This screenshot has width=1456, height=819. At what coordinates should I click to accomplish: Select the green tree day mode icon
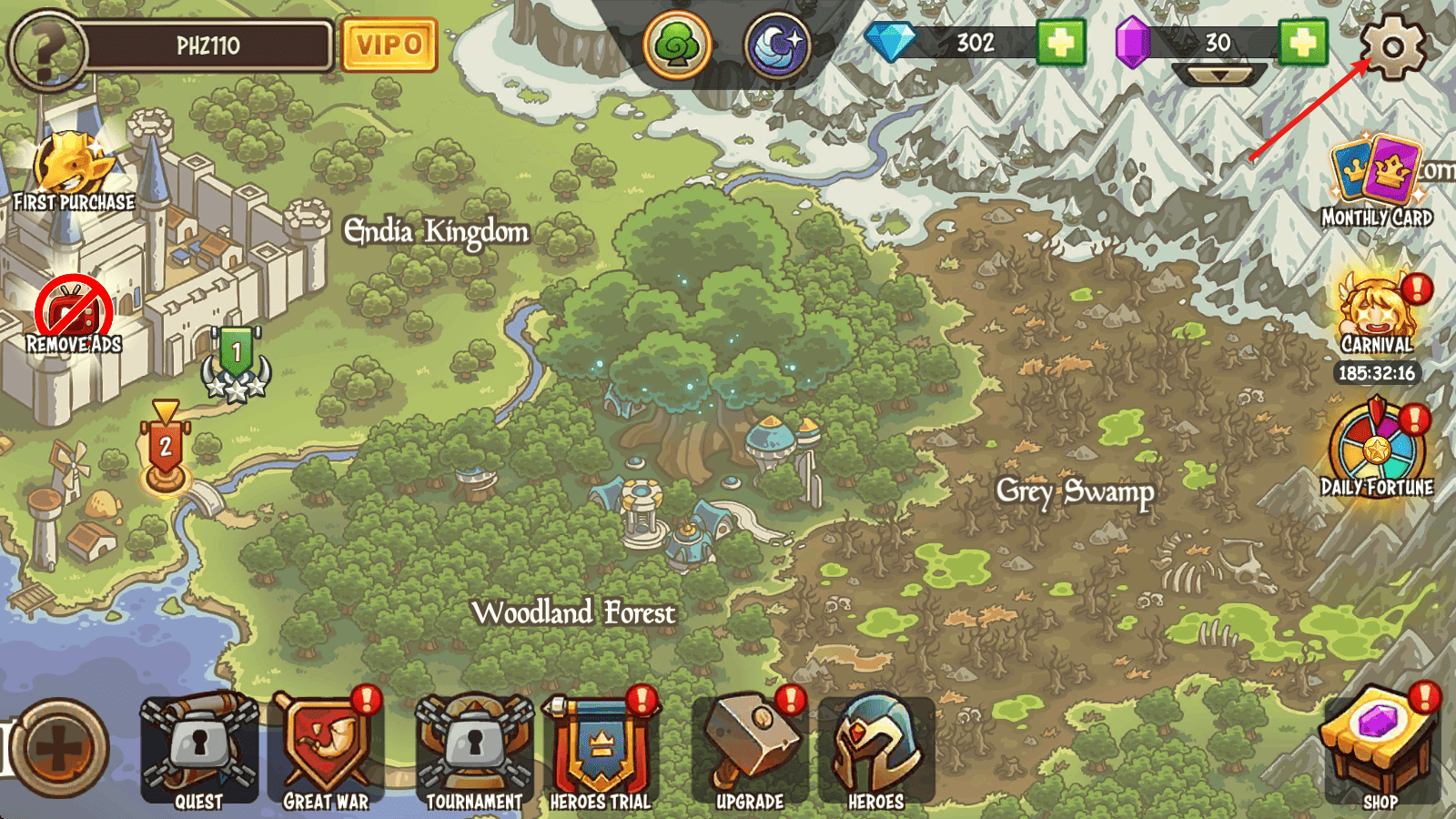point(677,45)
